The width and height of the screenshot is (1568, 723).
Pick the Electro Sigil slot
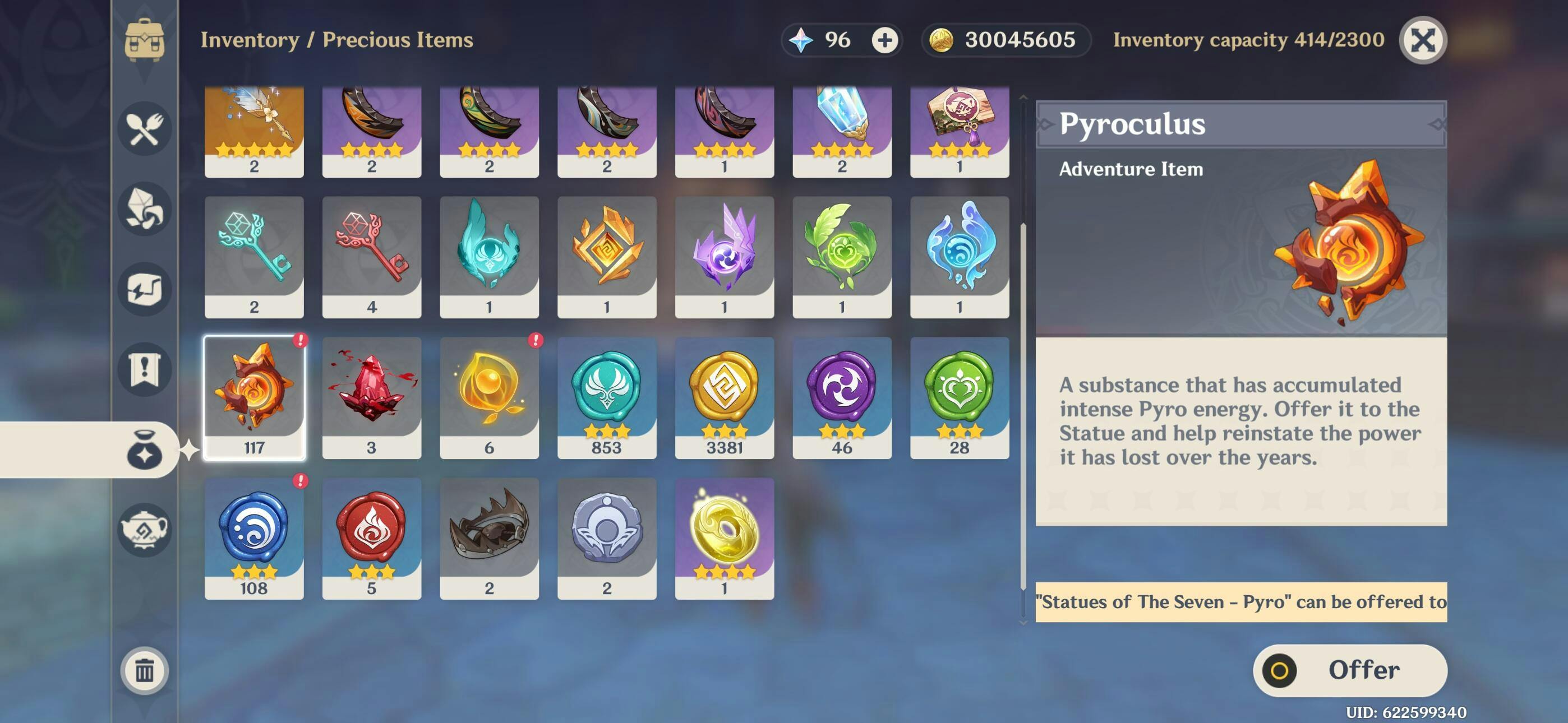841,397
